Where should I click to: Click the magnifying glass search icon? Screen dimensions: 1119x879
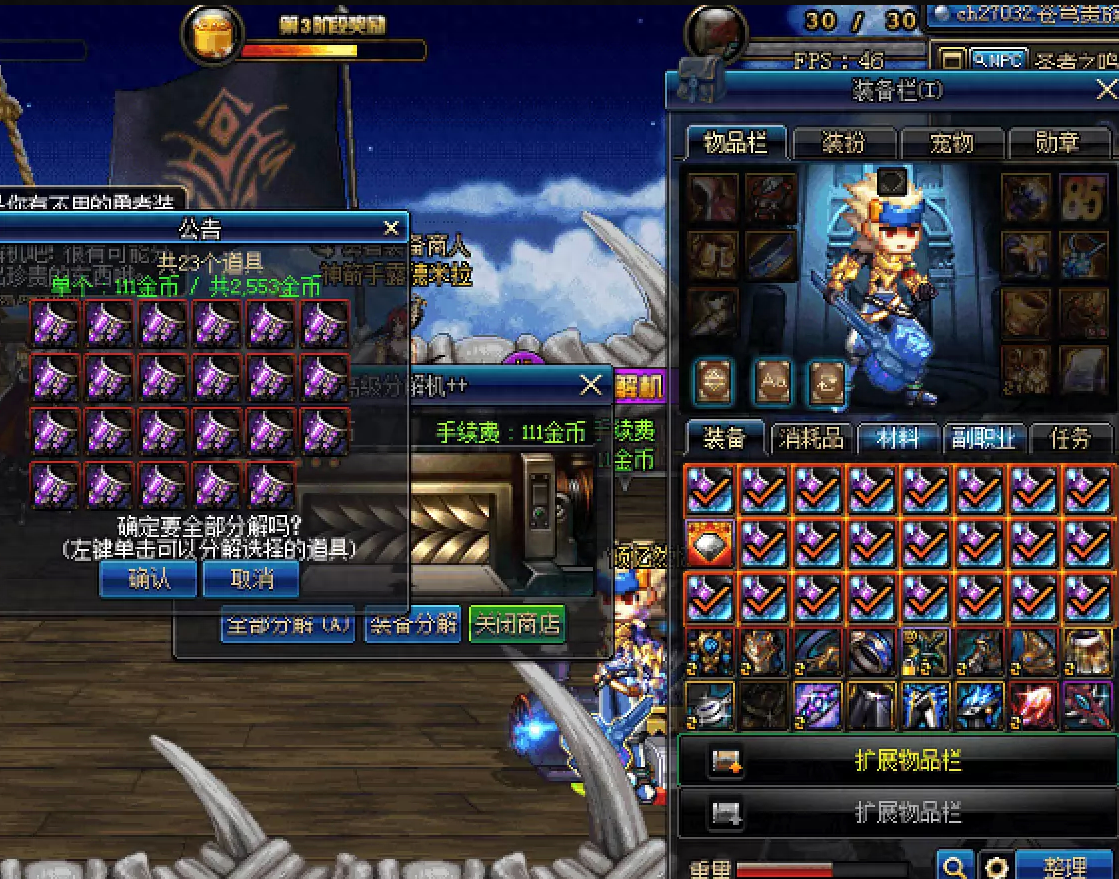(x=955, y=866)
